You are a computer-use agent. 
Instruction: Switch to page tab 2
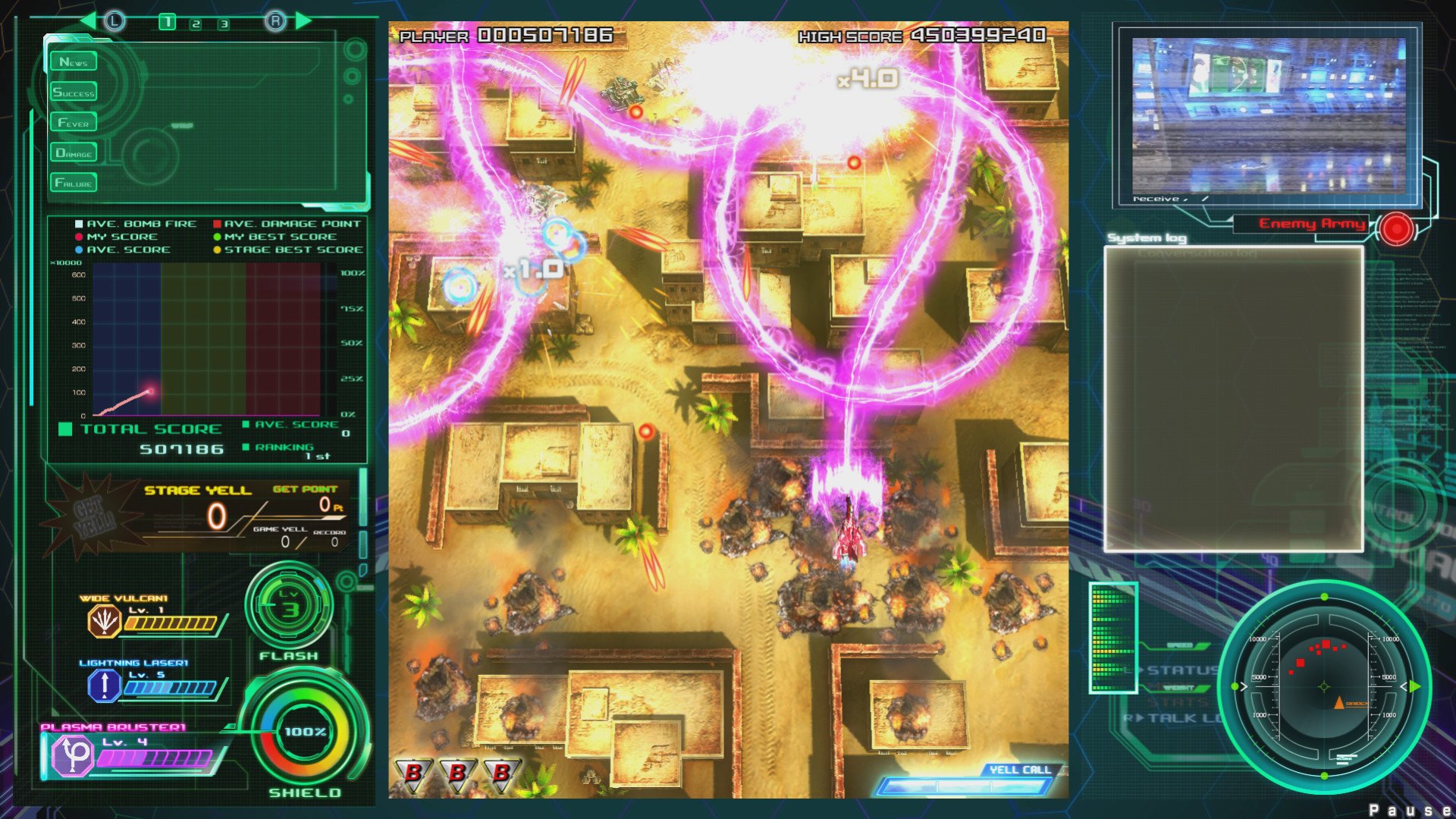(x=196, y=24)
